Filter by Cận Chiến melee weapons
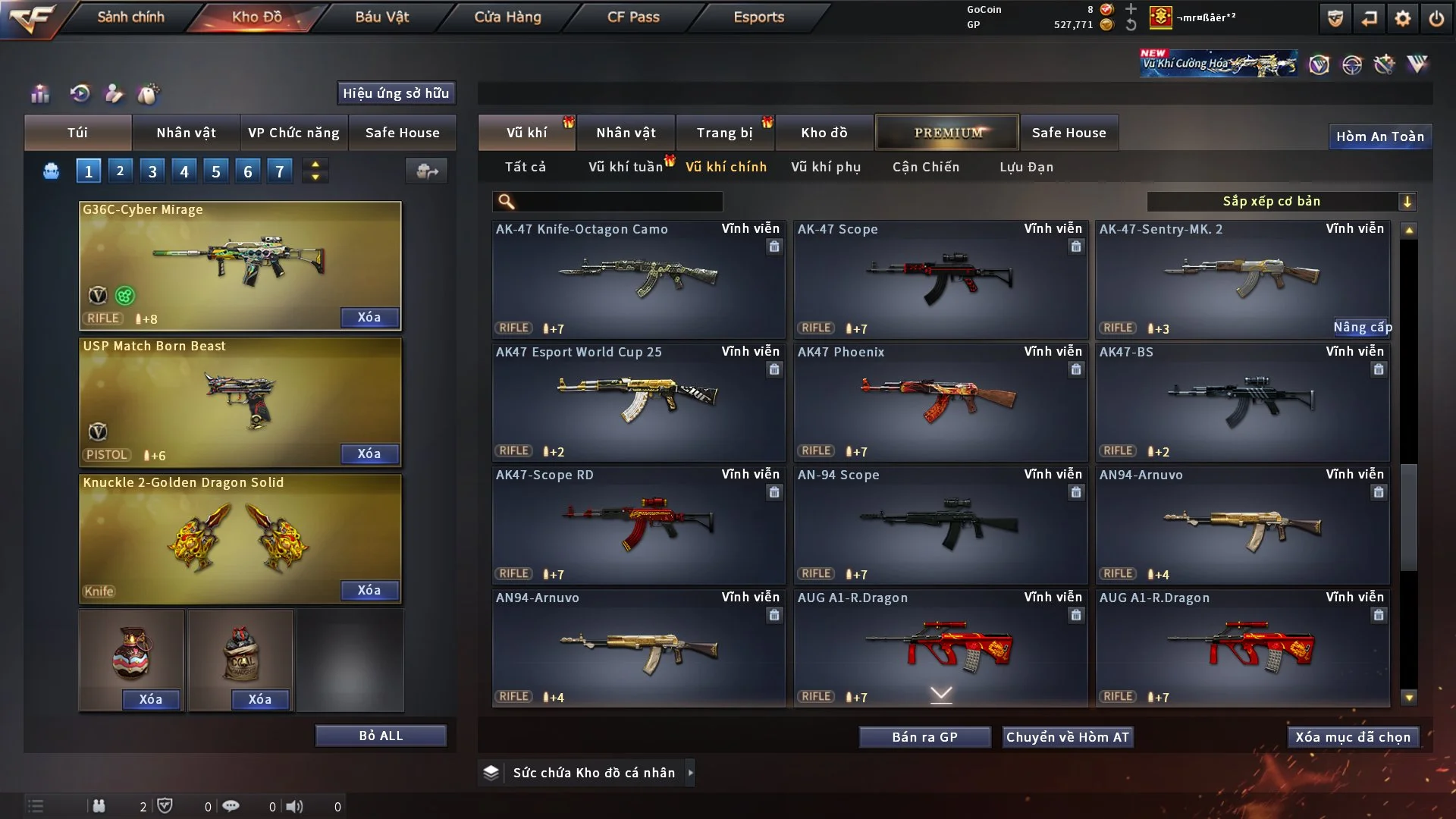Image resolution: width=1456 pixels, height=819 pixels. [926, 167]
